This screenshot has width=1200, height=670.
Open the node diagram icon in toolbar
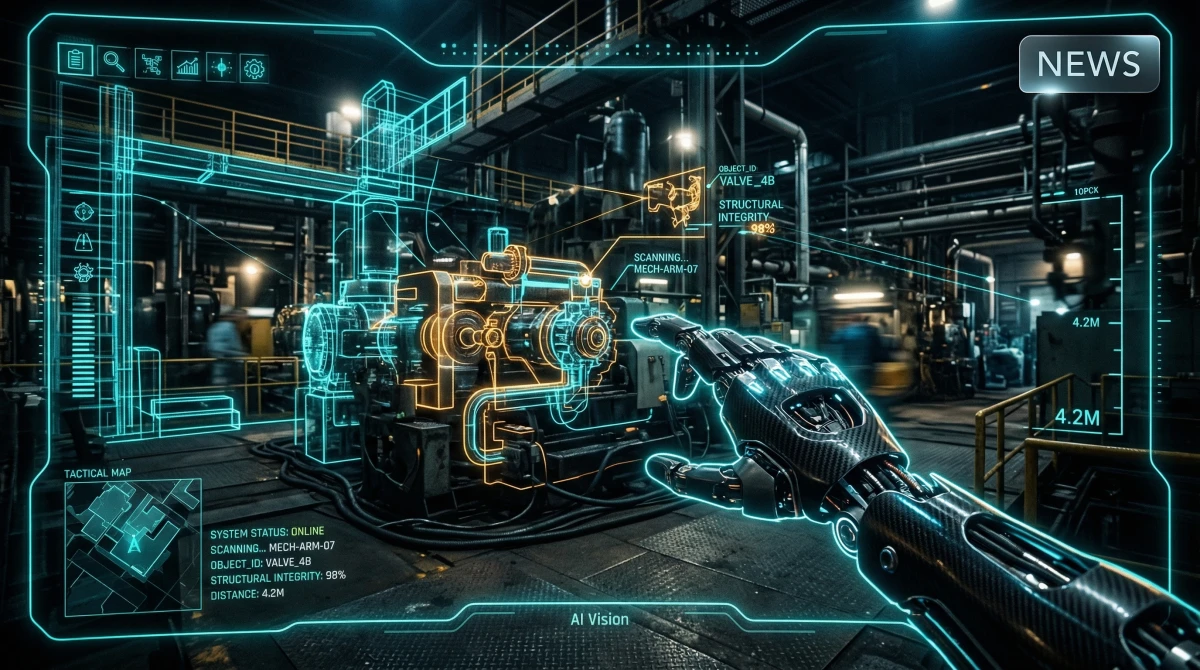(x=150, y=64)
